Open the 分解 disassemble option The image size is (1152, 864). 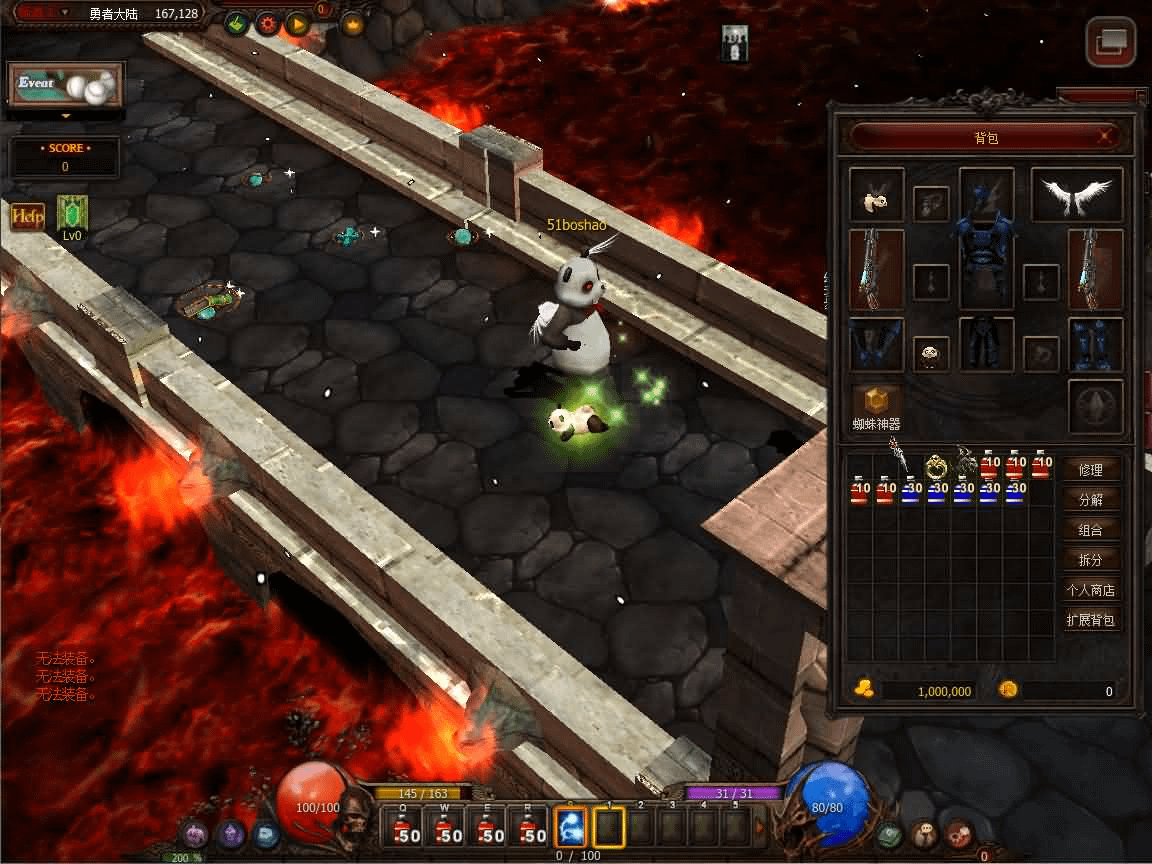[x=1090, y=500]
